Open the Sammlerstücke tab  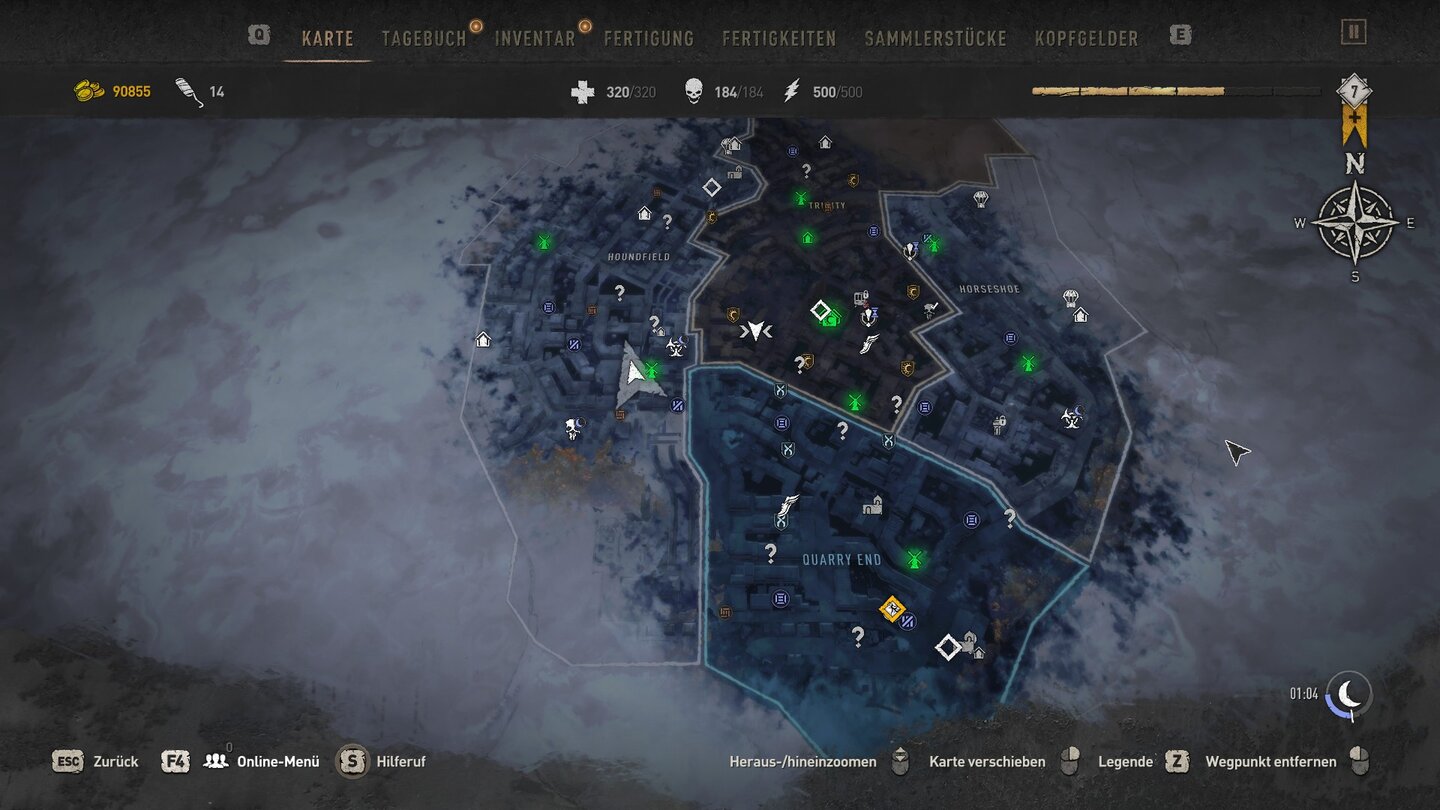tap(935, 39)
